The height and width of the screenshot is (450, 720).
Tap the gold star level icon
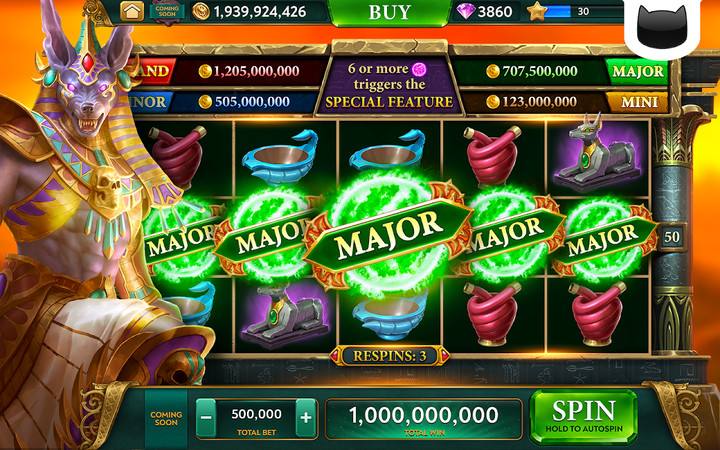coord(537,12)
